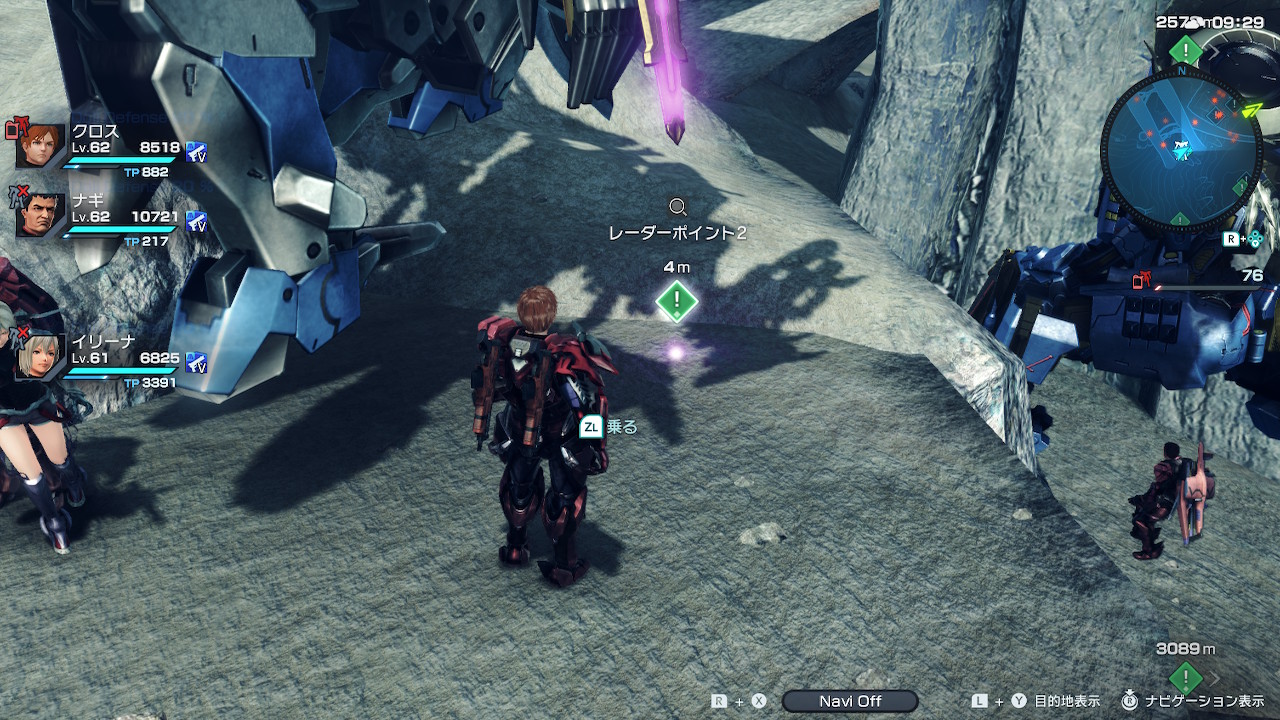
Task: Inspect the レーダーポイント2 magnifier icon
Action: coord(678,207)
